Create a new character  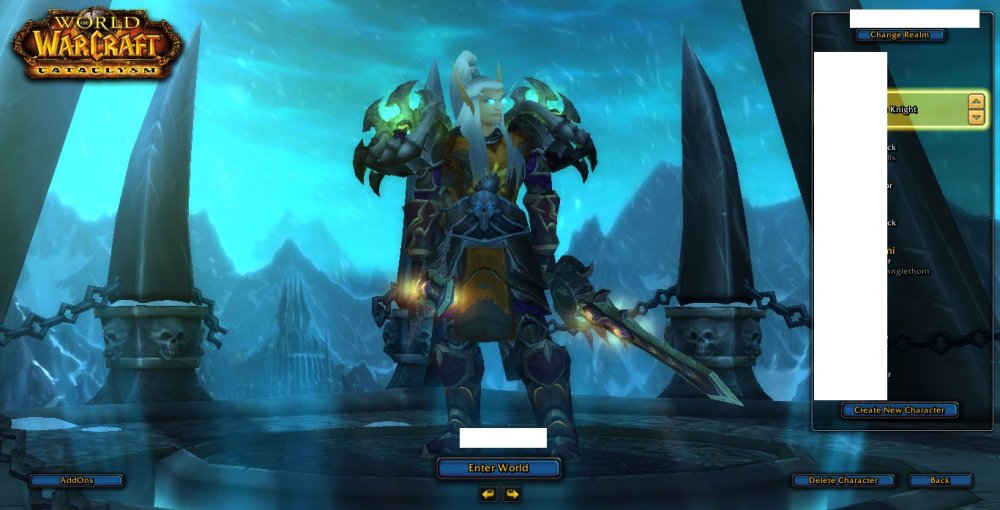tap(899, 410)
